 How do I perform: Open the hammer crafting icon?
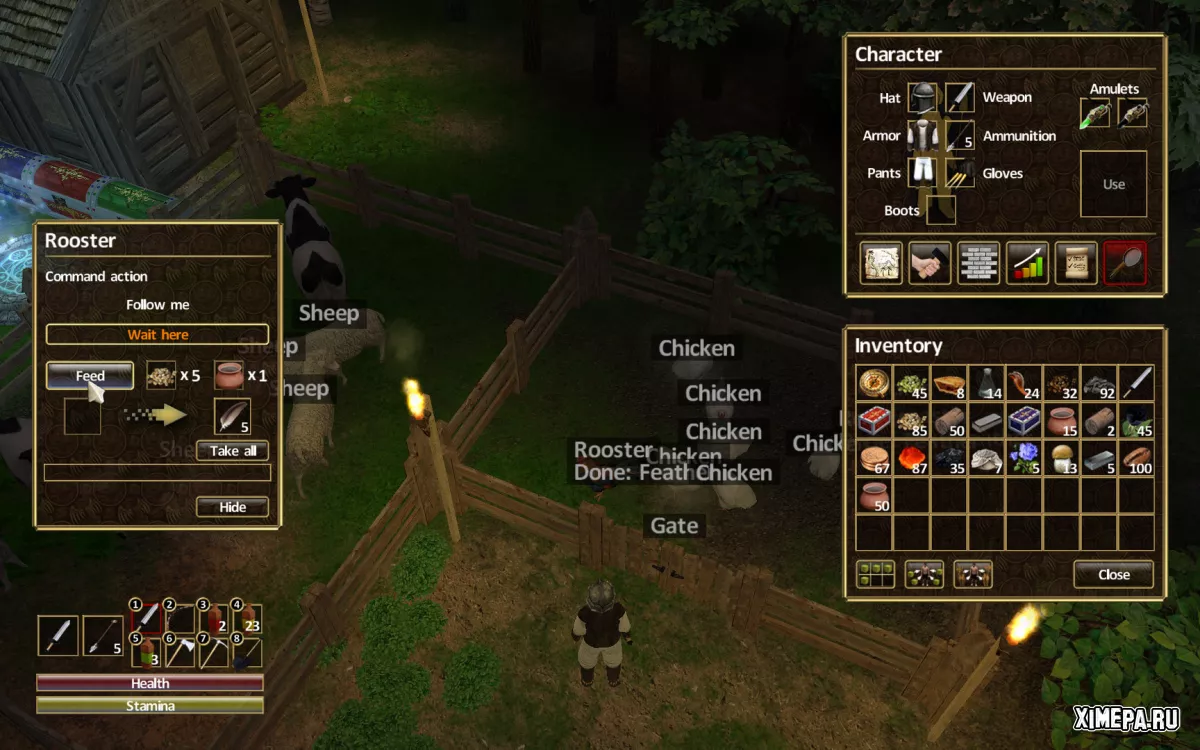[930, 263]
